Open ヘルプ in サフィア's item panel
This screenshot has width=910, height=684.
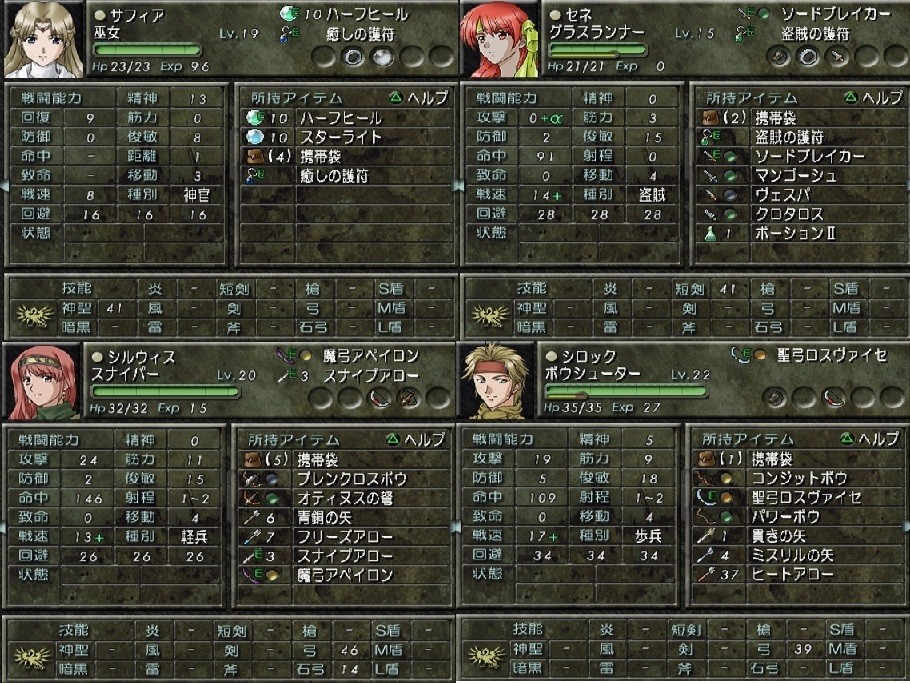[x=418, y=98]
